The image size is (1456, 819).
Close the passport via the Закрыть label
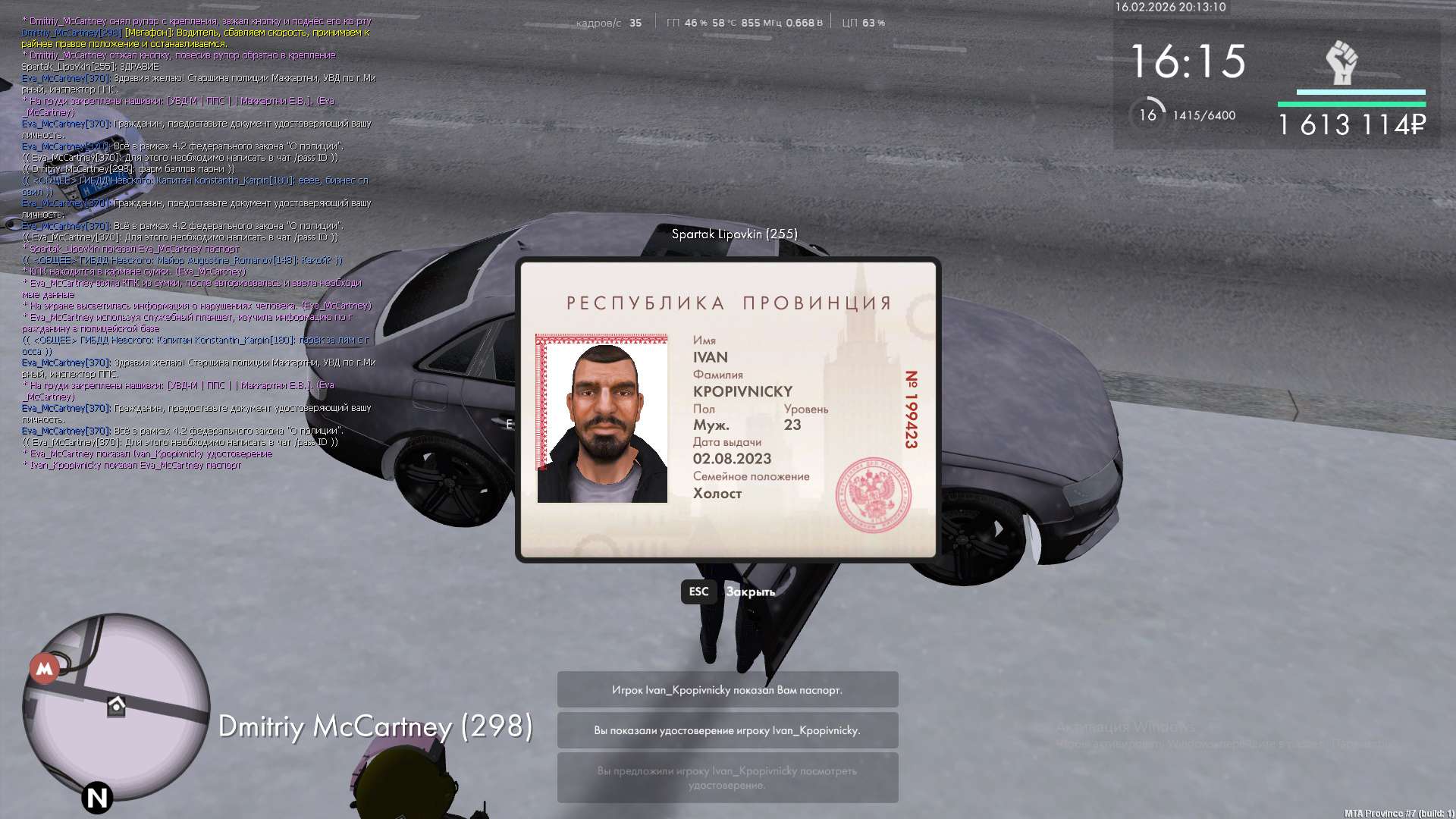pyautogui.click(x=750, y=591)
